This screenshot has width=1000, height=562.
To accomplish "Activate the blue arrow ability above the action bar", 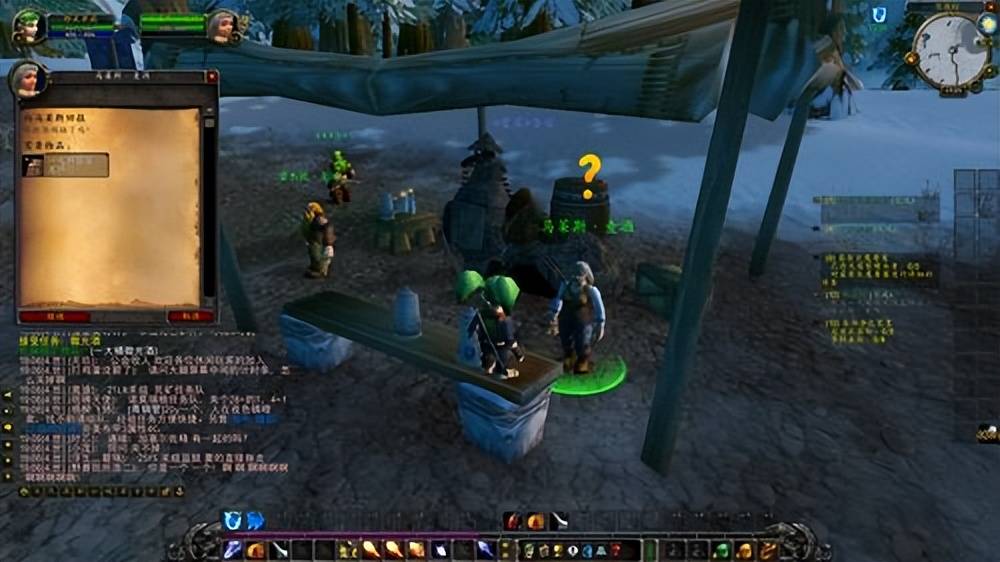I will click(255, 520).
